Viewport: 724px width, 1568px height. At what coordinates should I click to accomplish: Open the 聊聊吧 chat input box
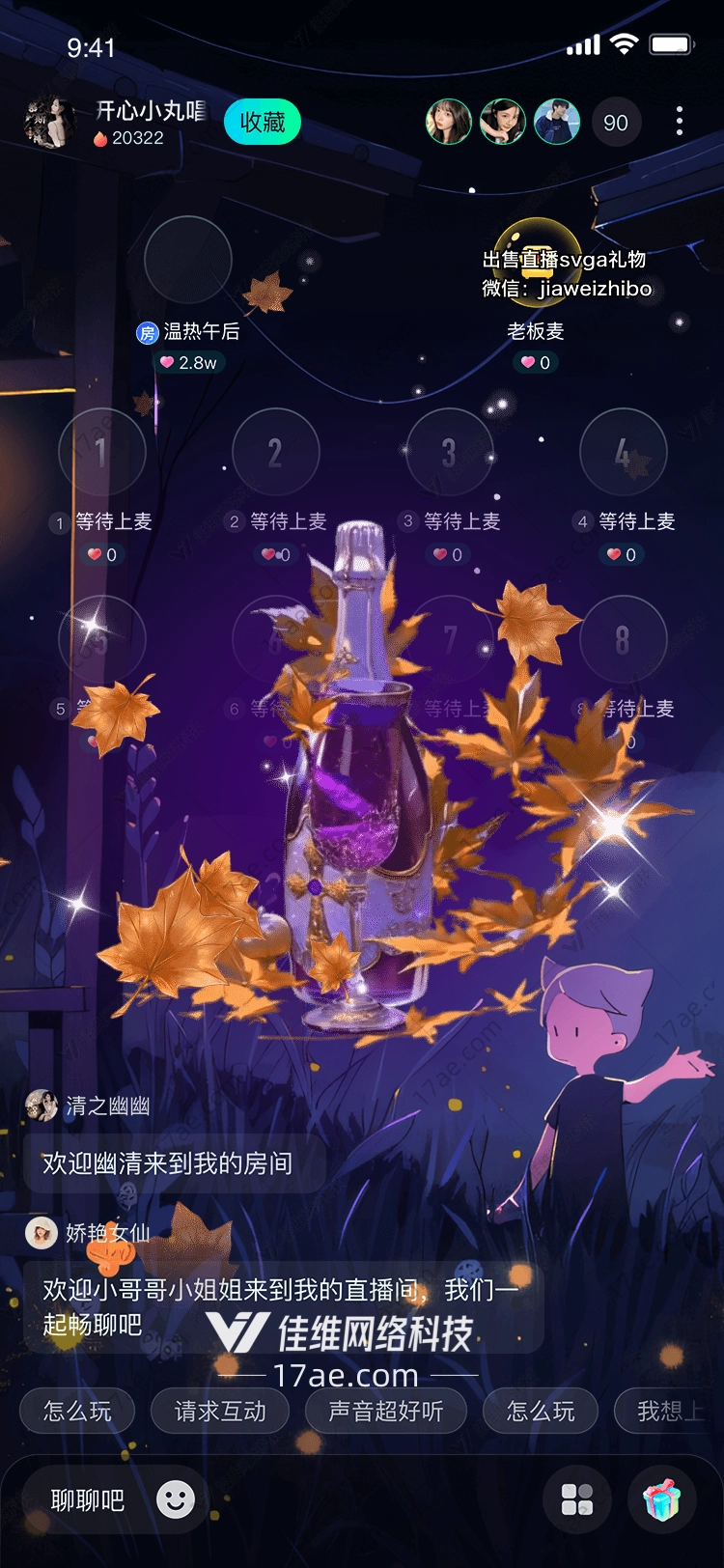[x=88, y=1500]
